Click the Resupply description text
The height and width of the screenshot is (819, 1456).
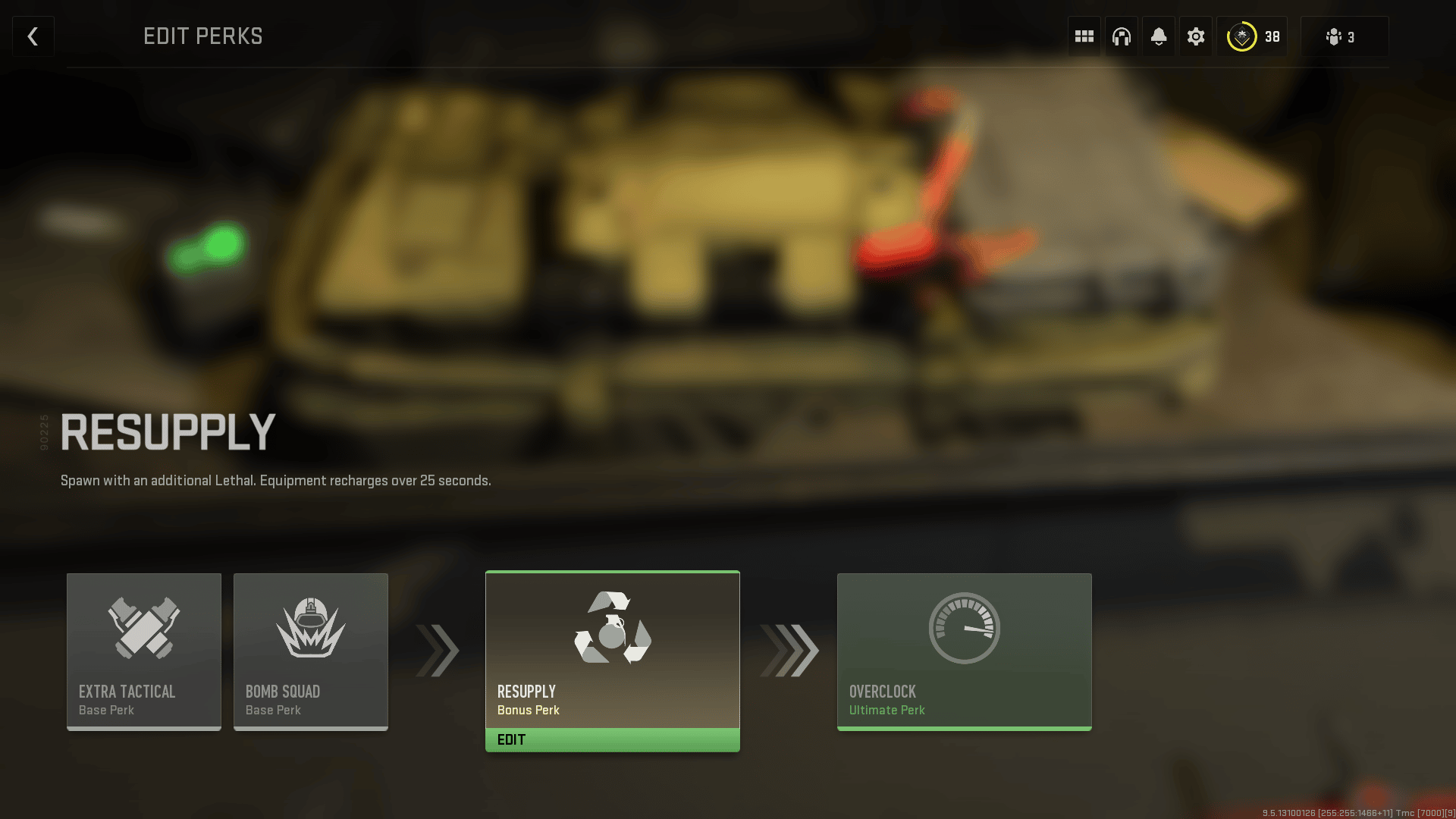click(276, 480)
